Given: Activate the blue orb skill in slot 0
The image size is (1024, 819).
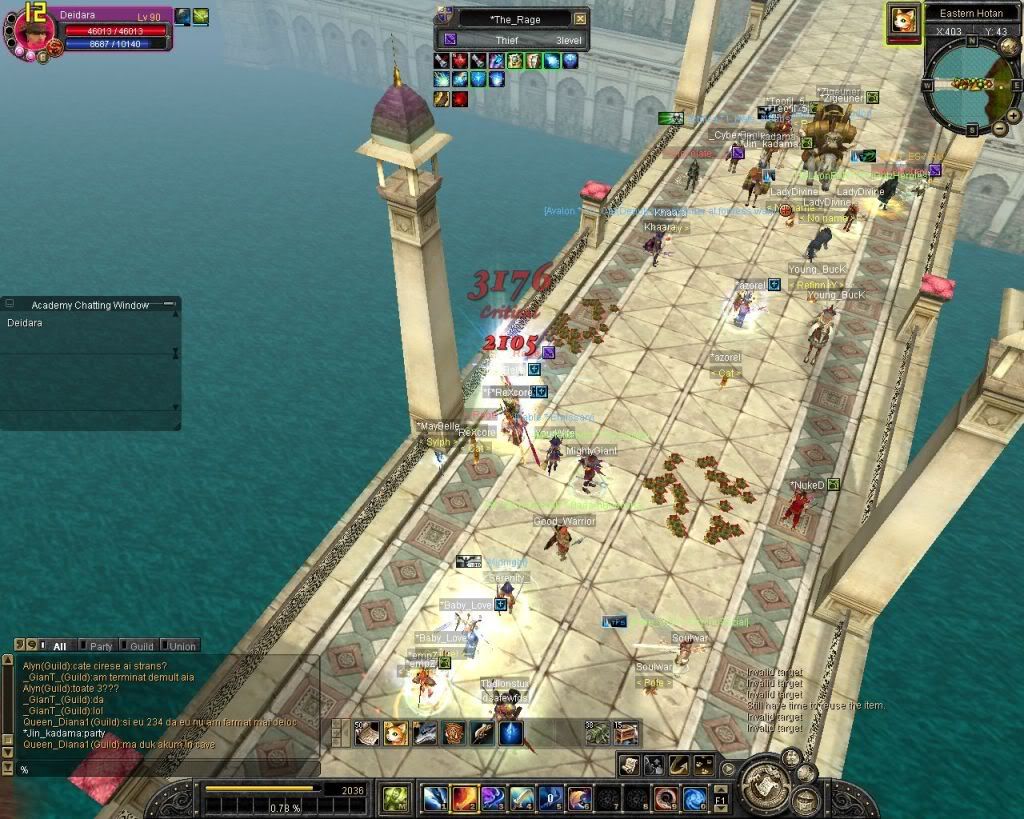Looking at the screenshot, I should tap(695, 798).
